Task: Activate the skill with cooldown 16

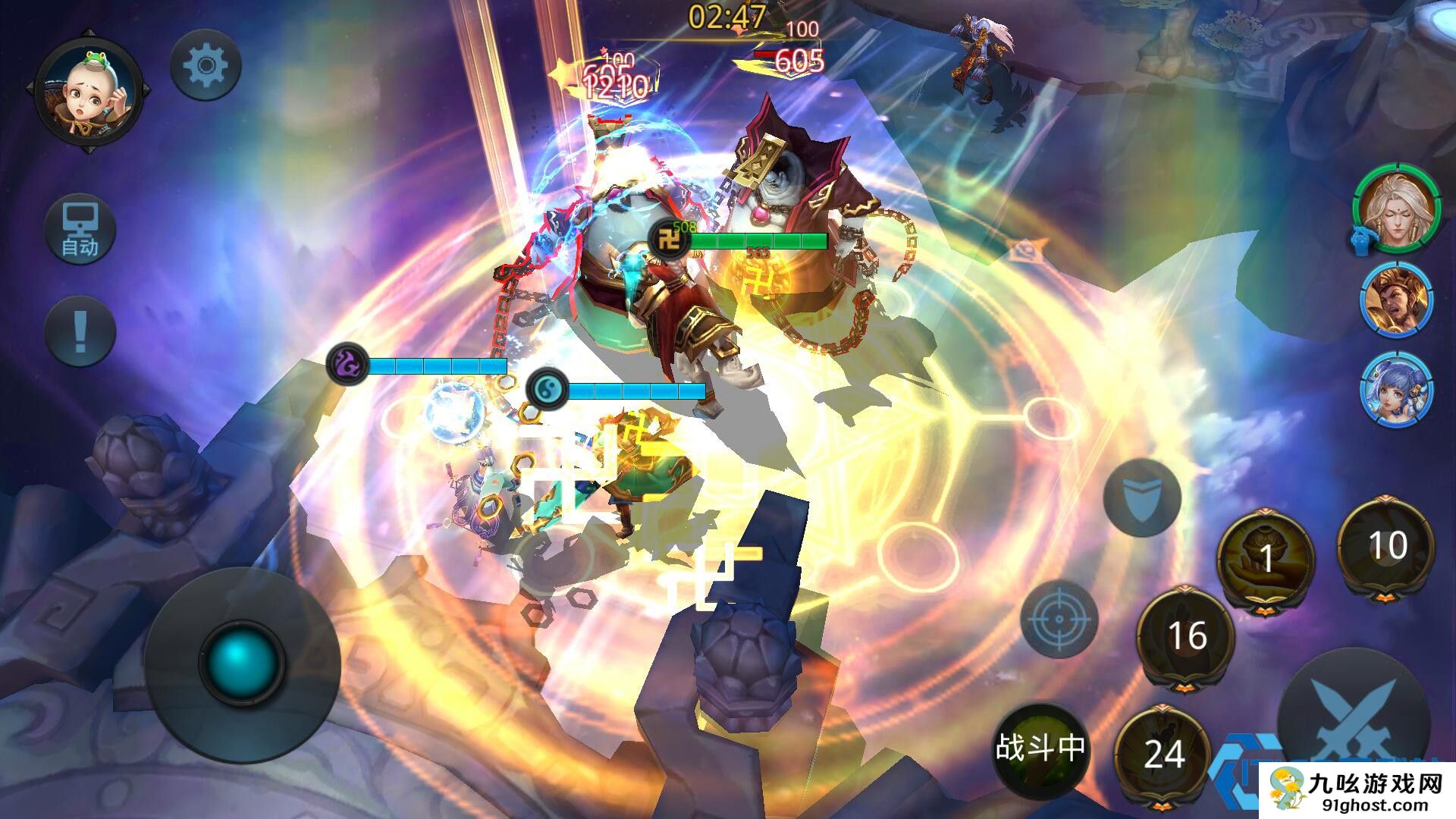Action: pyautogui.click(x=1186, y=635)
